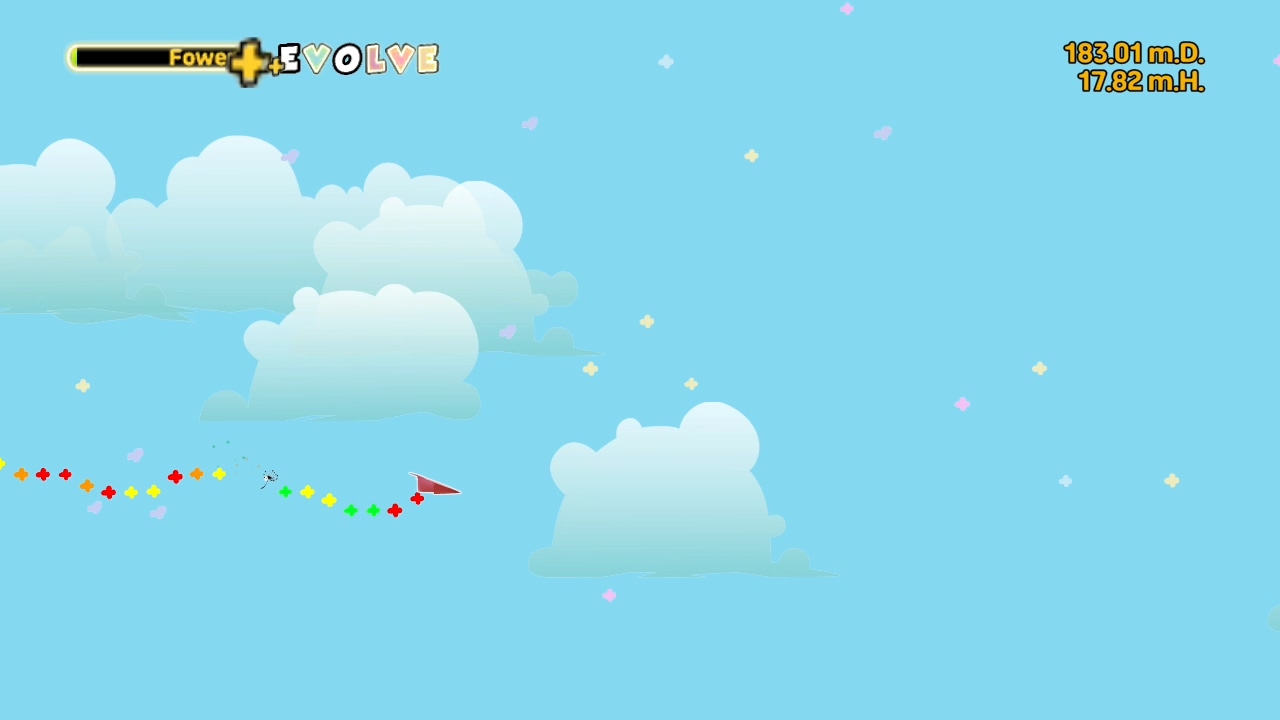Click the 183.01 m.D. distance counter
Screen dimensions: 1280x720
(1133, 55)
